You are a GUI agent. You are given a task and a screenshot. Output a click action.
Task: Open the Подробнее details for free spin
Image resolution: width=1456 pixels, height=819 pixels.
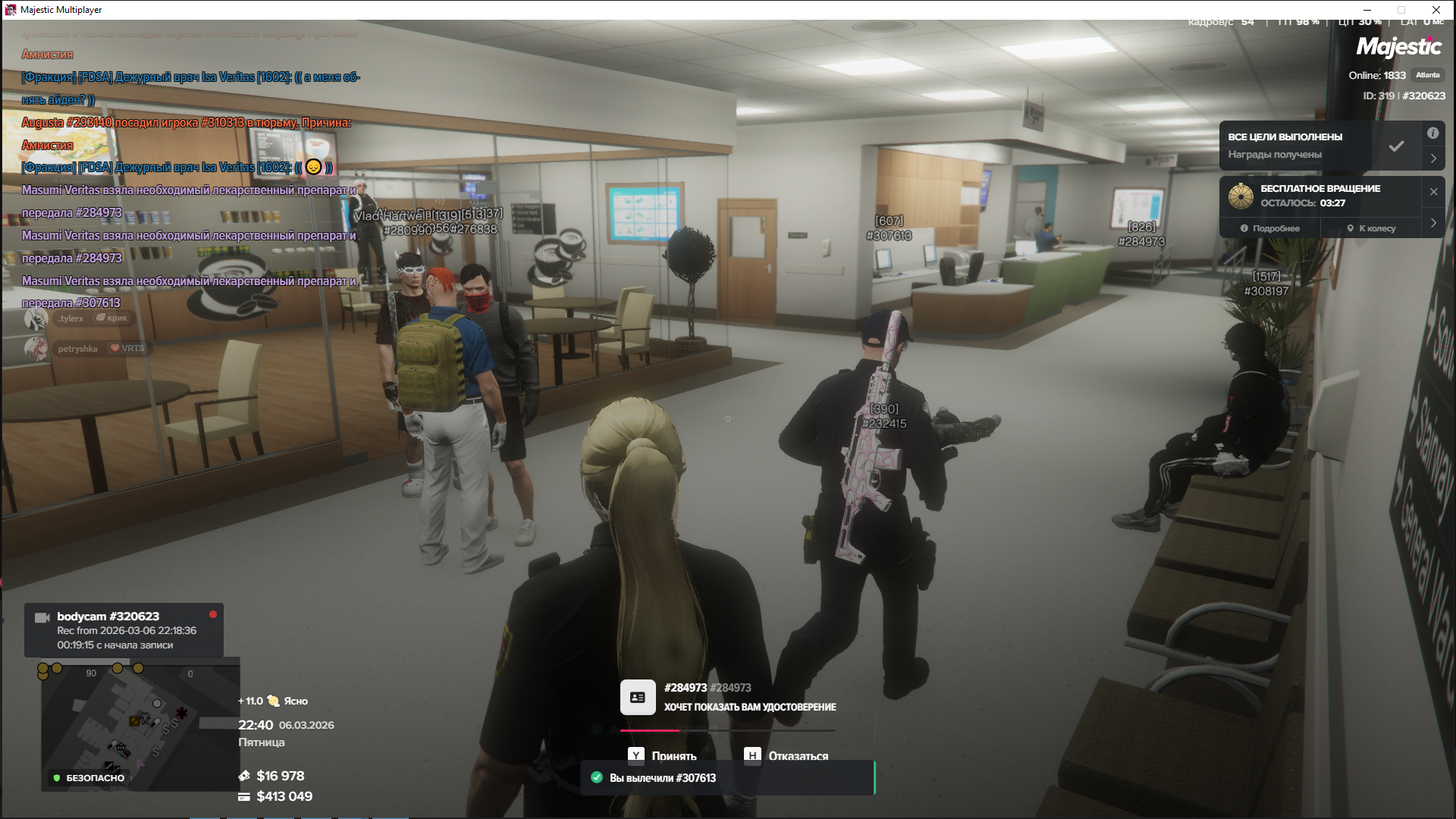1270,228
